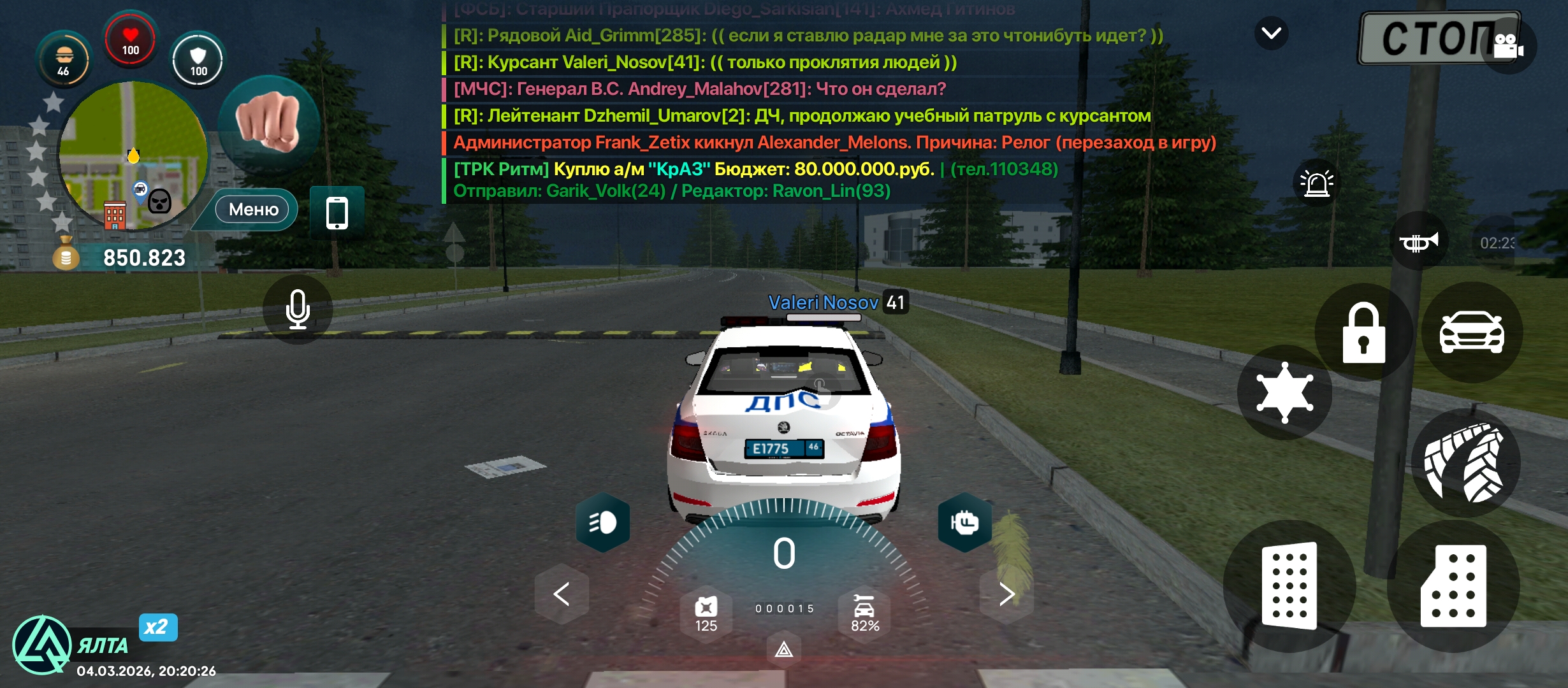Toggle the car door lock padlock
This screenshot has height=688, width=1568.
pos(1363,333)
